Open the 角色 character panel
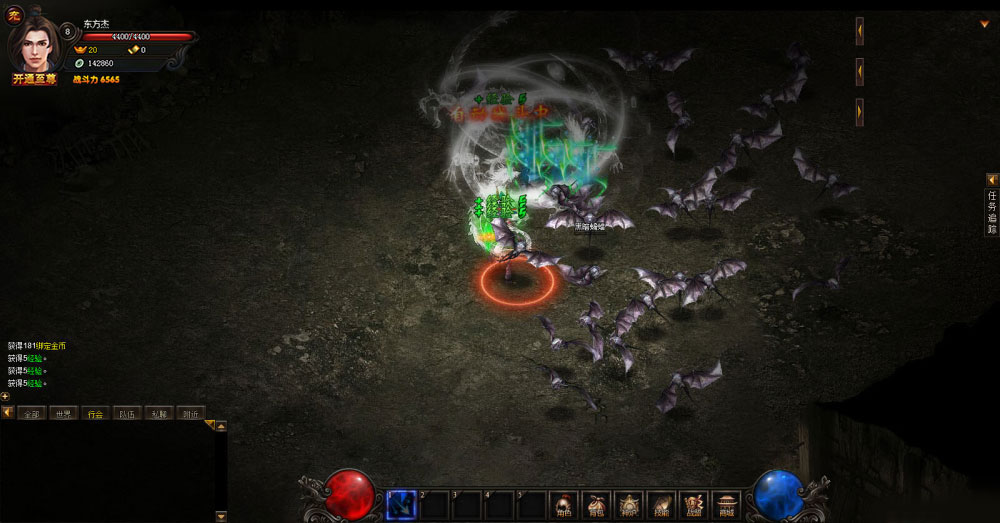The width and height of the screenshot is (1000, 523). click(x=564, y=504)
